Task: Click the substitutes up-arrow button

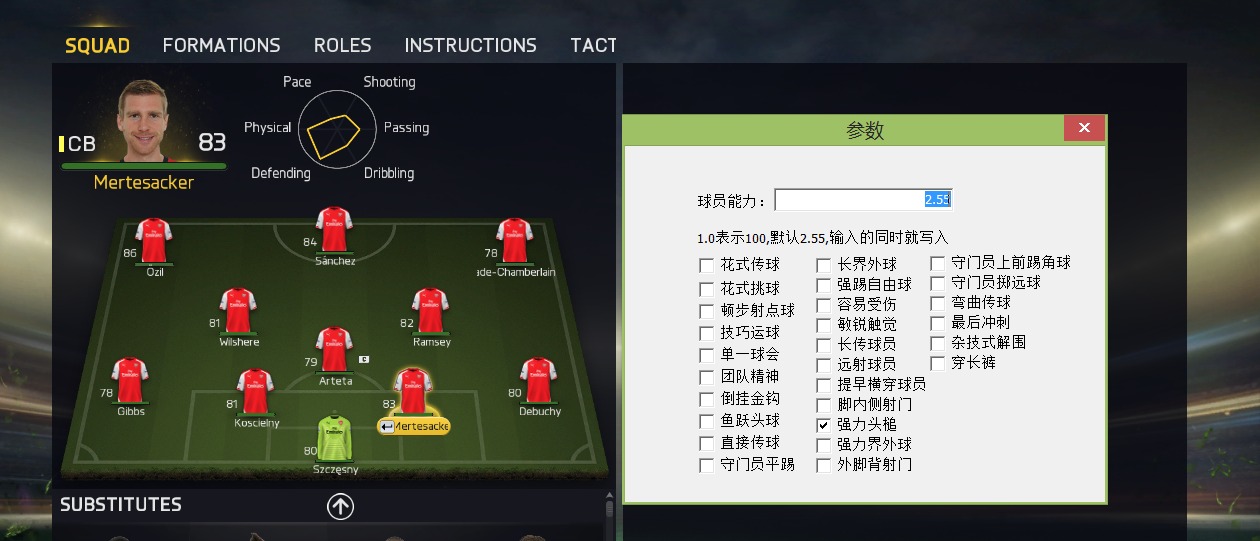Action: 340,507
